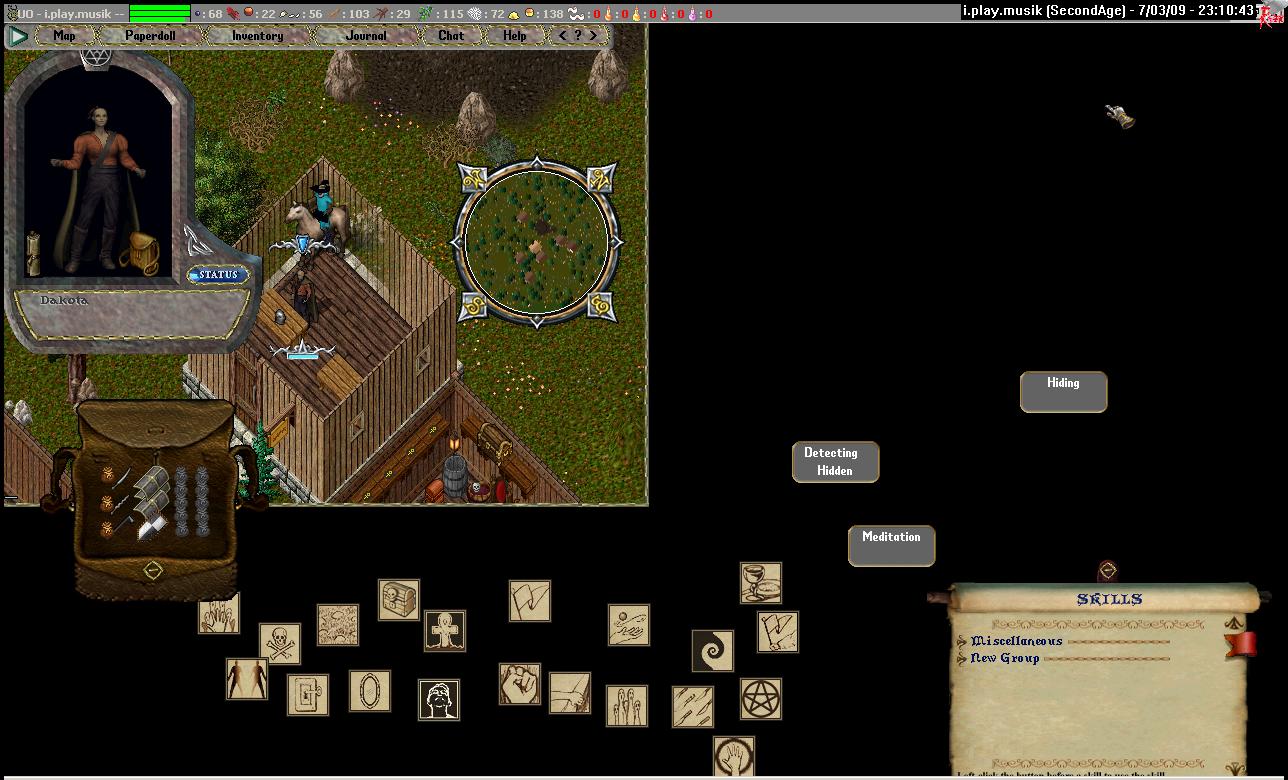Cast the clenched fist spell icon

pyautogui.click(x=520, y=684)
